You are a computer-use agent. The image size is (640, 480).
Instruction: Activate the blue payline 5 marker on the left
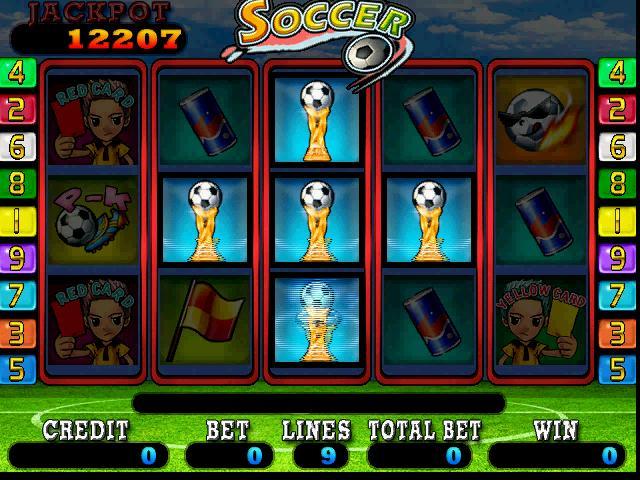[18, 369]
